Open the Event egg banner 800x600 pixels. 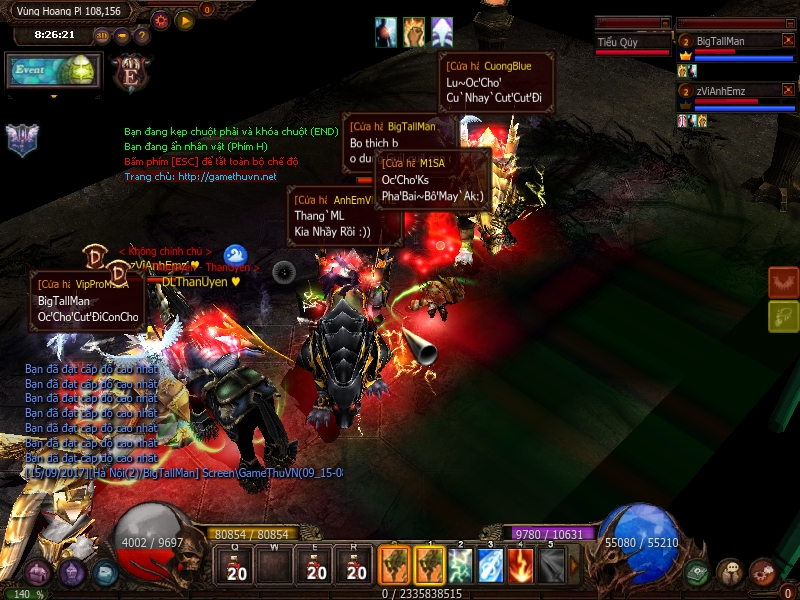[53, 72]
